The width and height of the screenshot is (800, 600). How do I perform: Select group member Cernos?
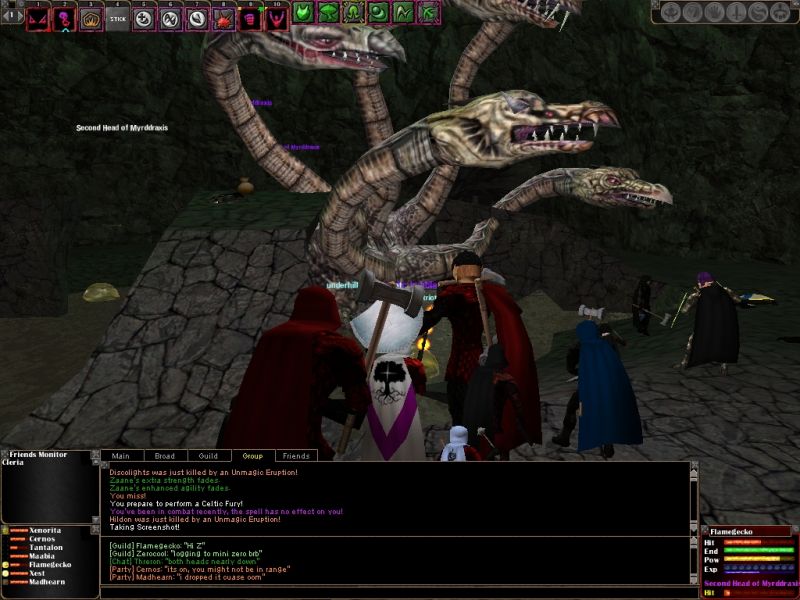point(43,538)
